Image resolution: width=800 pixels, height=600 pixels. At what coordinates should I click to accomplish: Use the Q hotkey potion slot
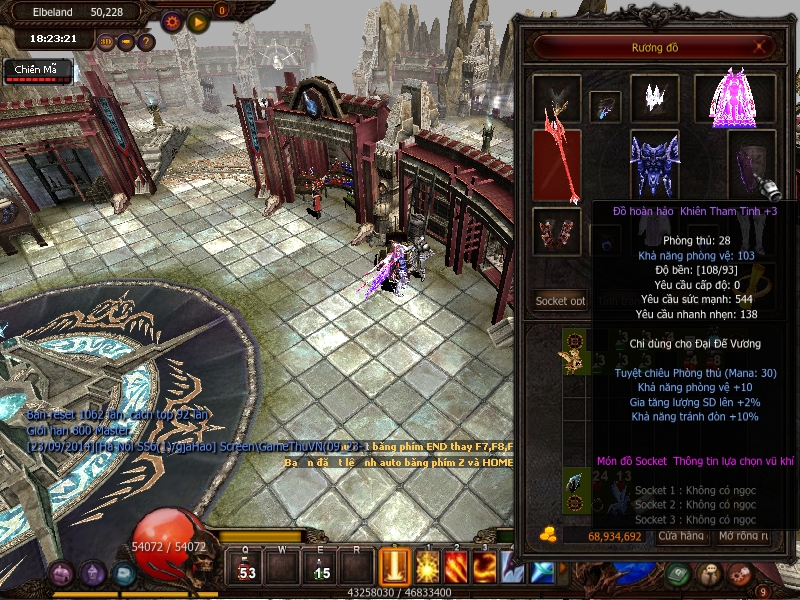[246, 568]
